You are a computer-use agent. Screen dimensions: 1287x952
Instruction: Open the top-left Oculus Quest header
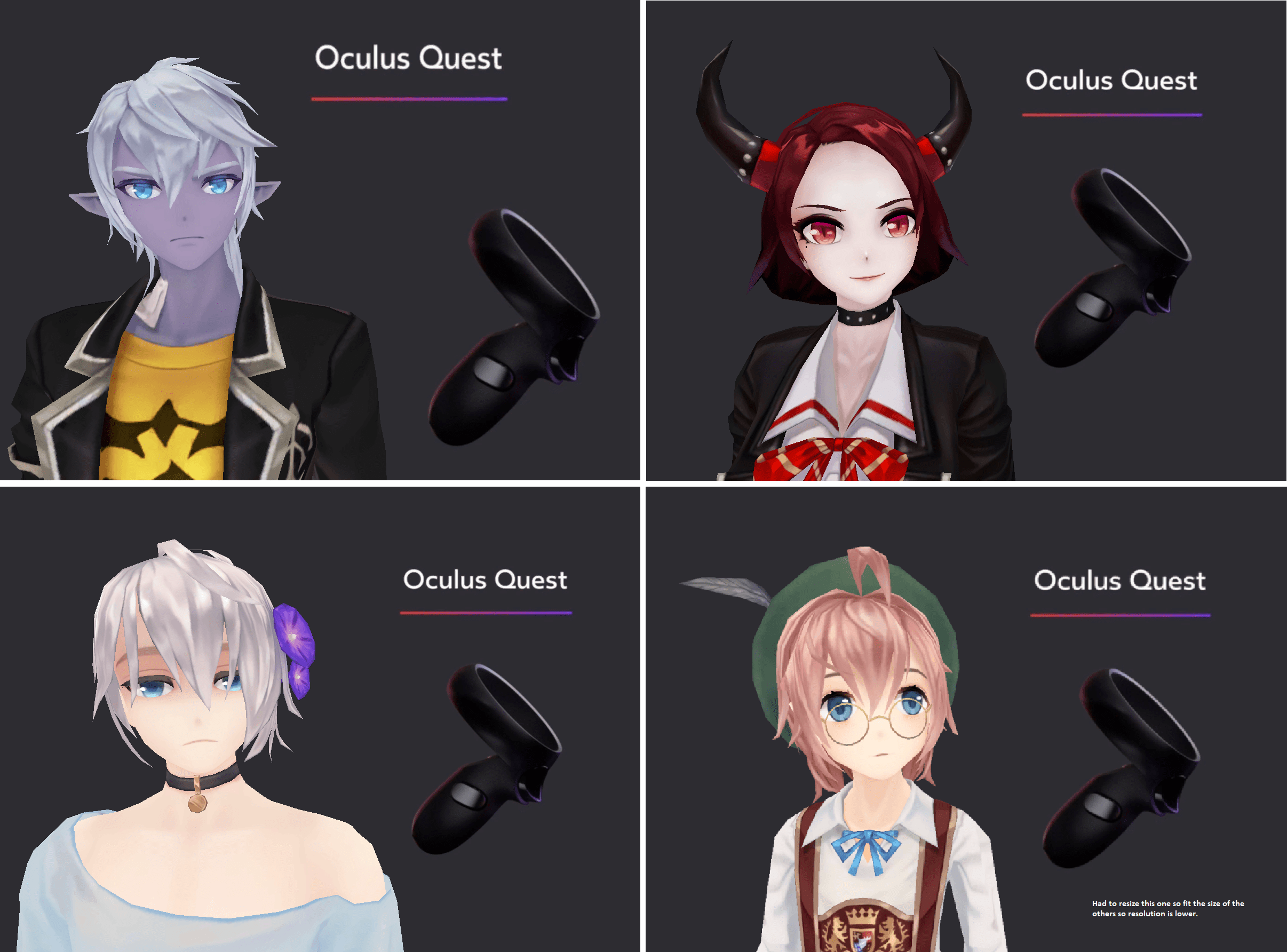[409, 58]
